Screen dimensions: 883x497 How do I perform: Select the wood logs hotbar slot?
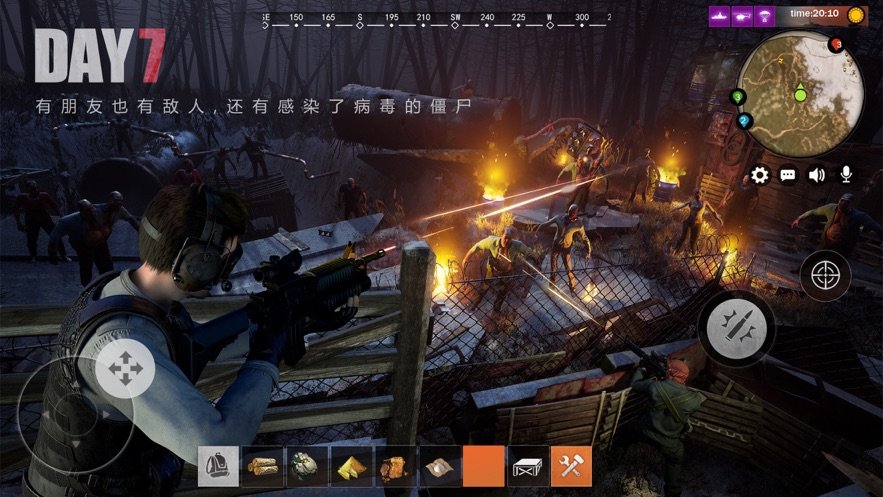click(x=263, y=466)
